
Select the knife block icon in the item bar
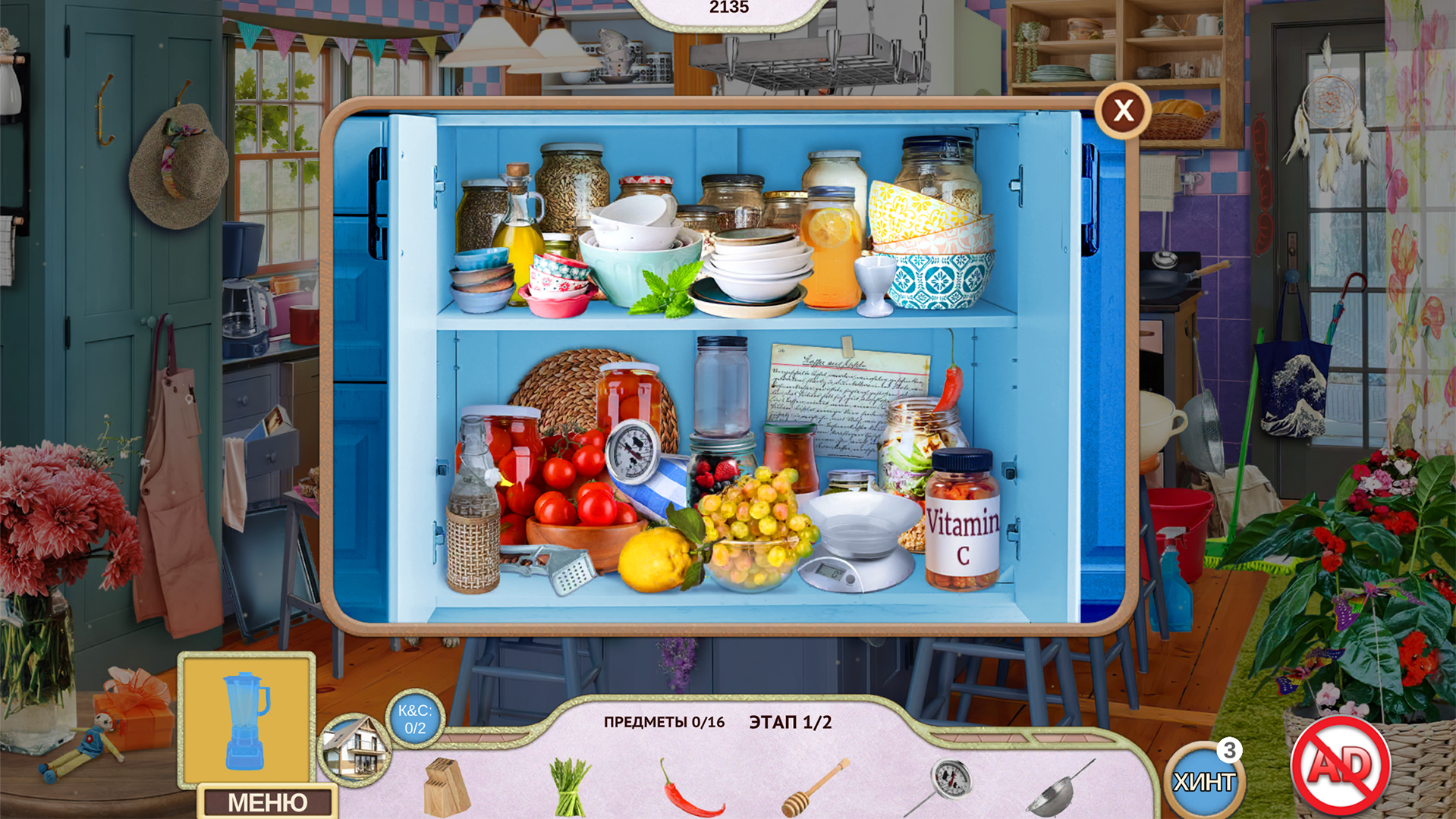448,786
